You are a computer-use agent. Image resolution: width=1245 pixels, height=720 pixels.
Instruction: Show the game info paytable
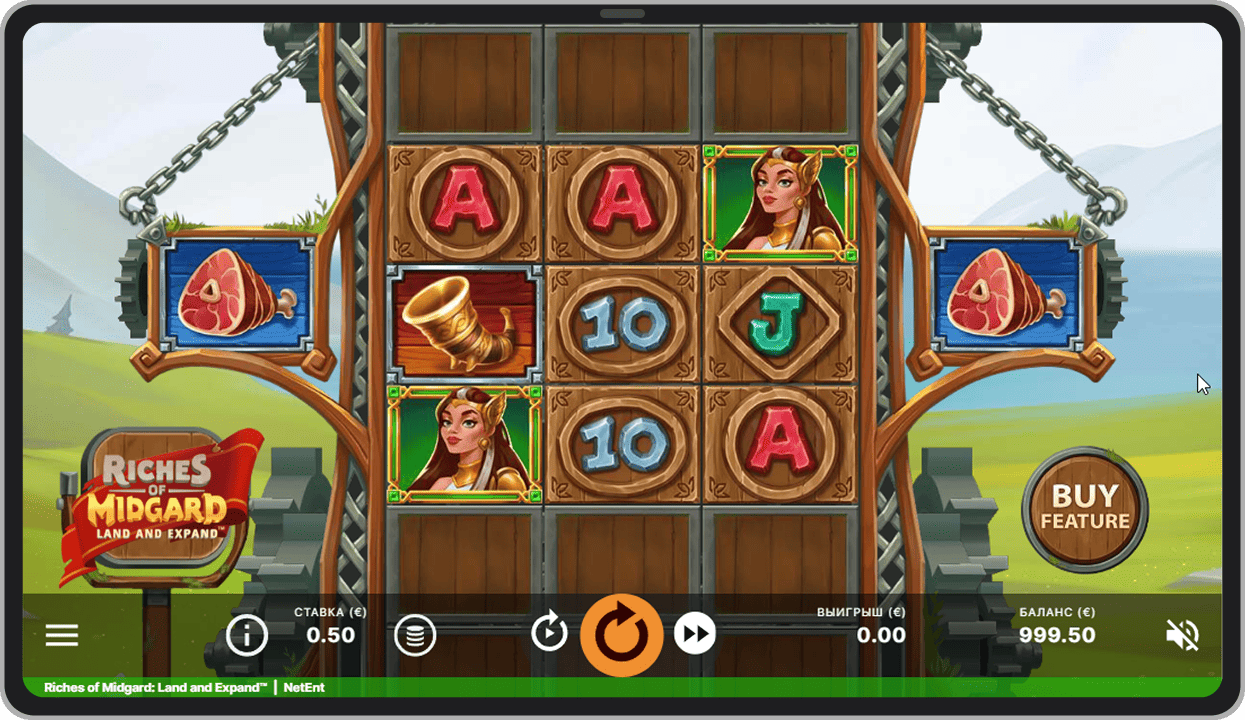click(x=247, y=635)
